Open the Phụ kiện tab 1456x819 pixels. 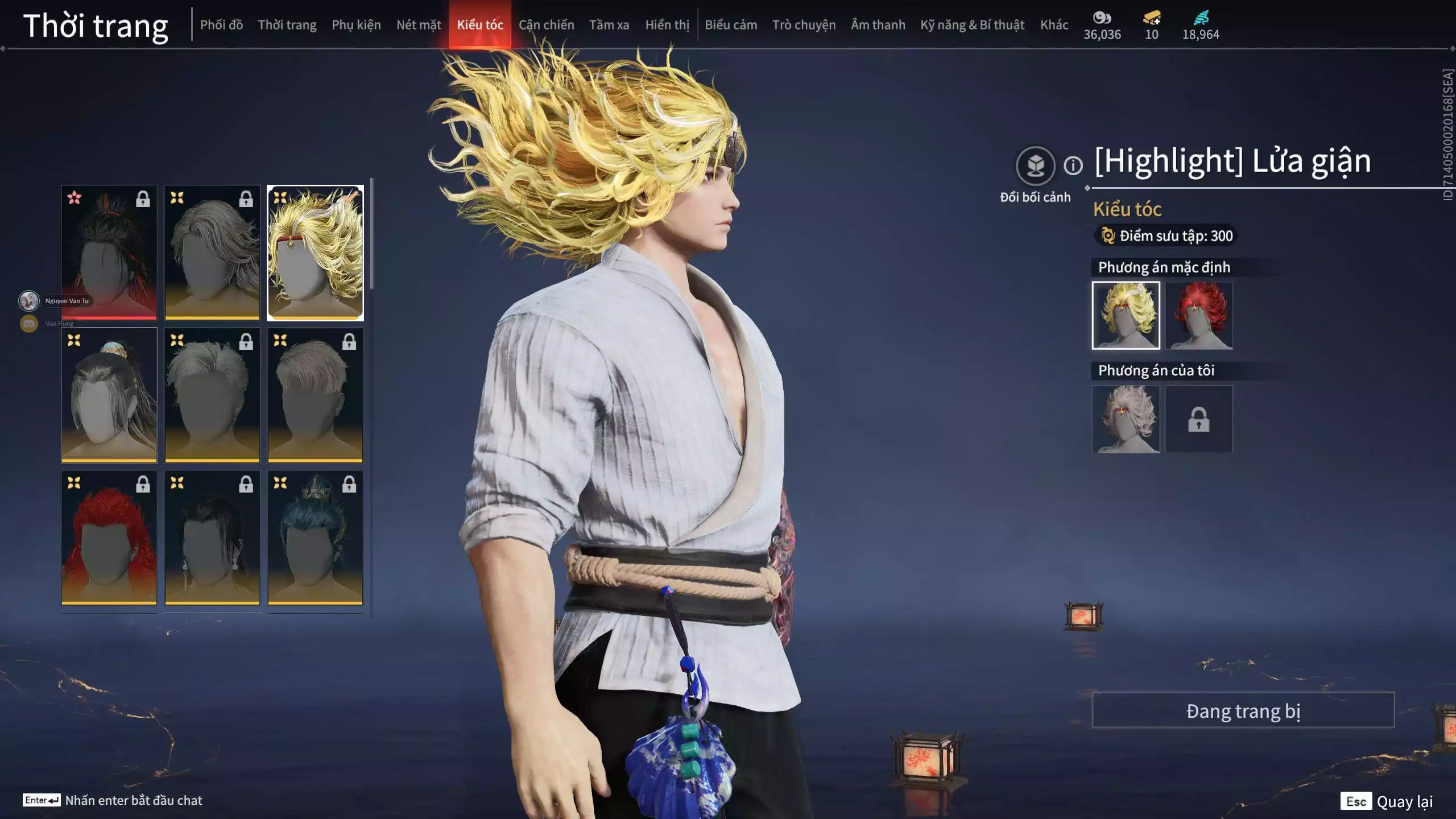356,25
